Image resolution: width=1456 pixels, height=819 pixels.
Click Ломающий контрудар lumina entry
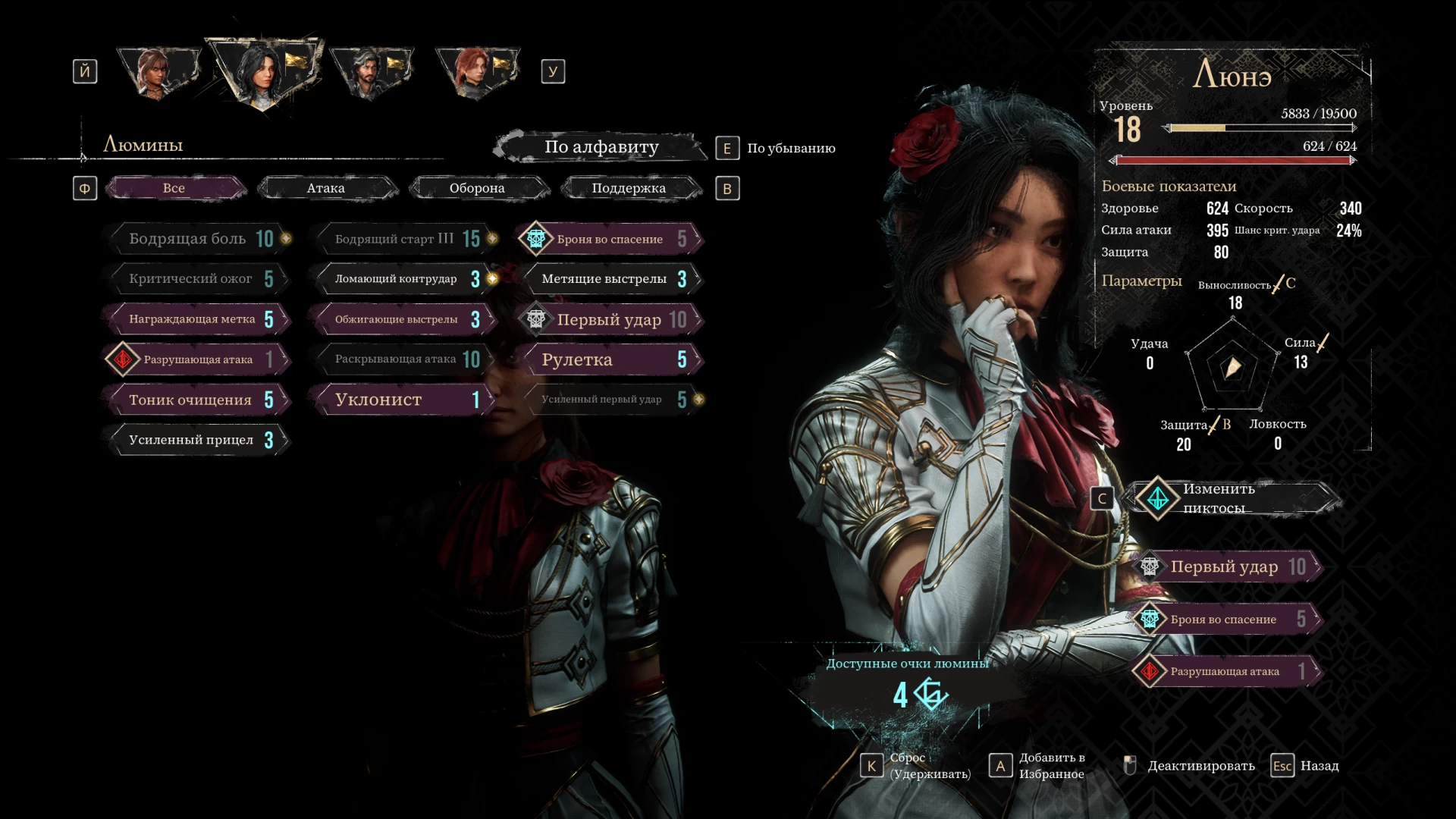pos(402,279)
